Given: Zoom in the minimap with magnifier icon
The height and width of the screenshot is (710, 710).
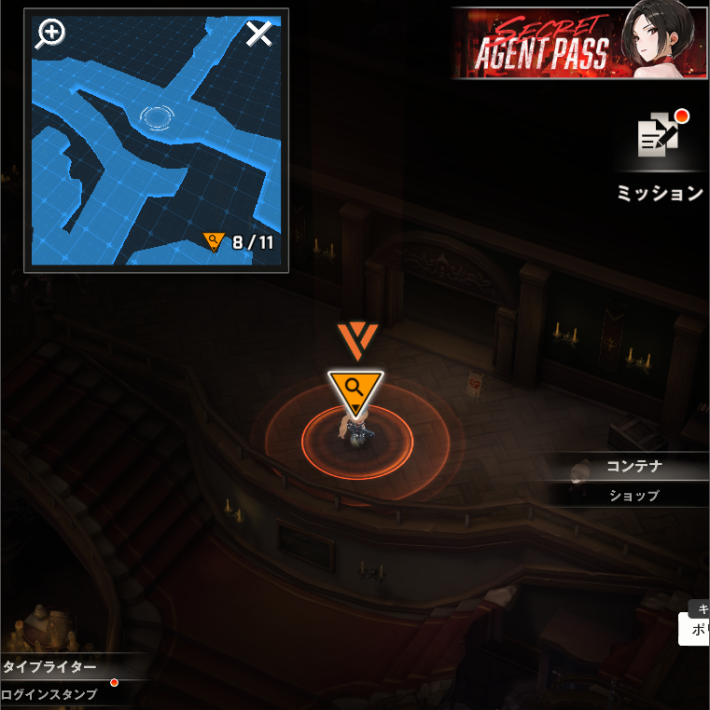Looking at the screenshot, I should [x=50, y=34].
